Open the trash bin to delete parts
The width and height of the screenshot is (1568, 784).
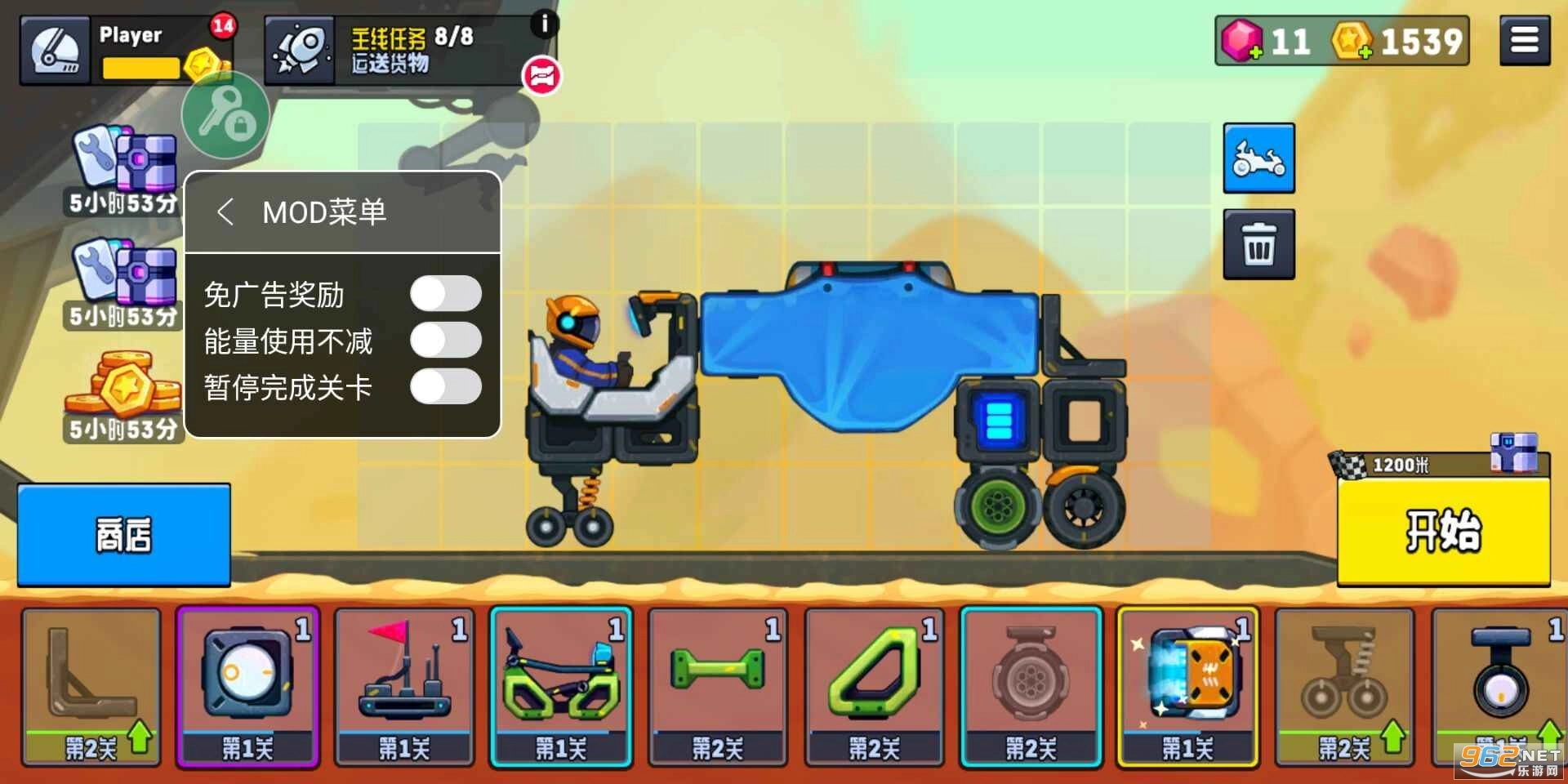coord(1258,243)
